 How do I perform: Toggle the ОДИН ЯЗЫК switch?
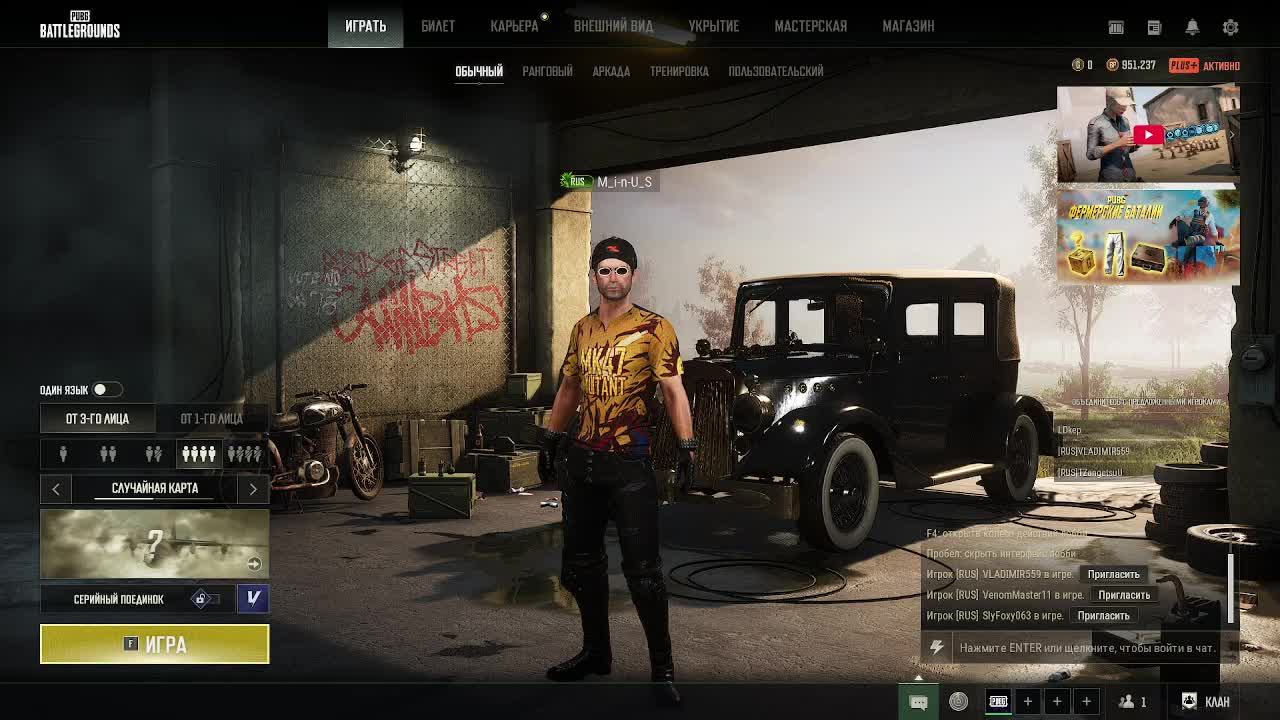tap(106, 389)
